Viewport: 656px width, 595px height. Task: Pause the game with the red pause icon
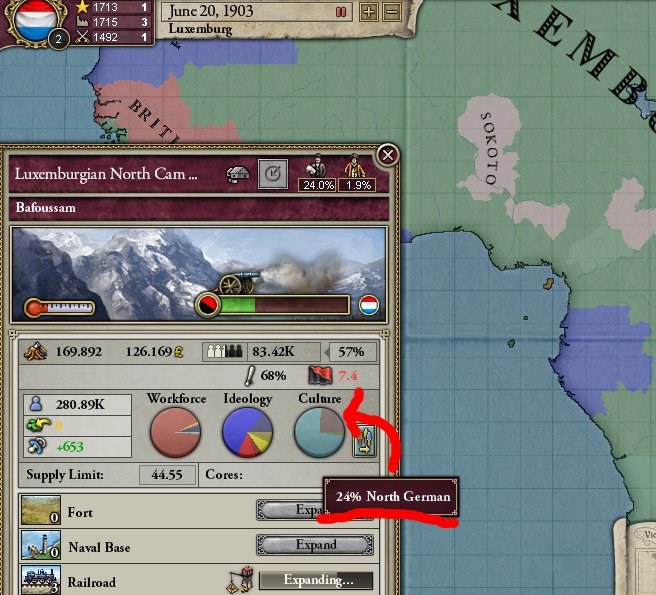coord(341,12)
